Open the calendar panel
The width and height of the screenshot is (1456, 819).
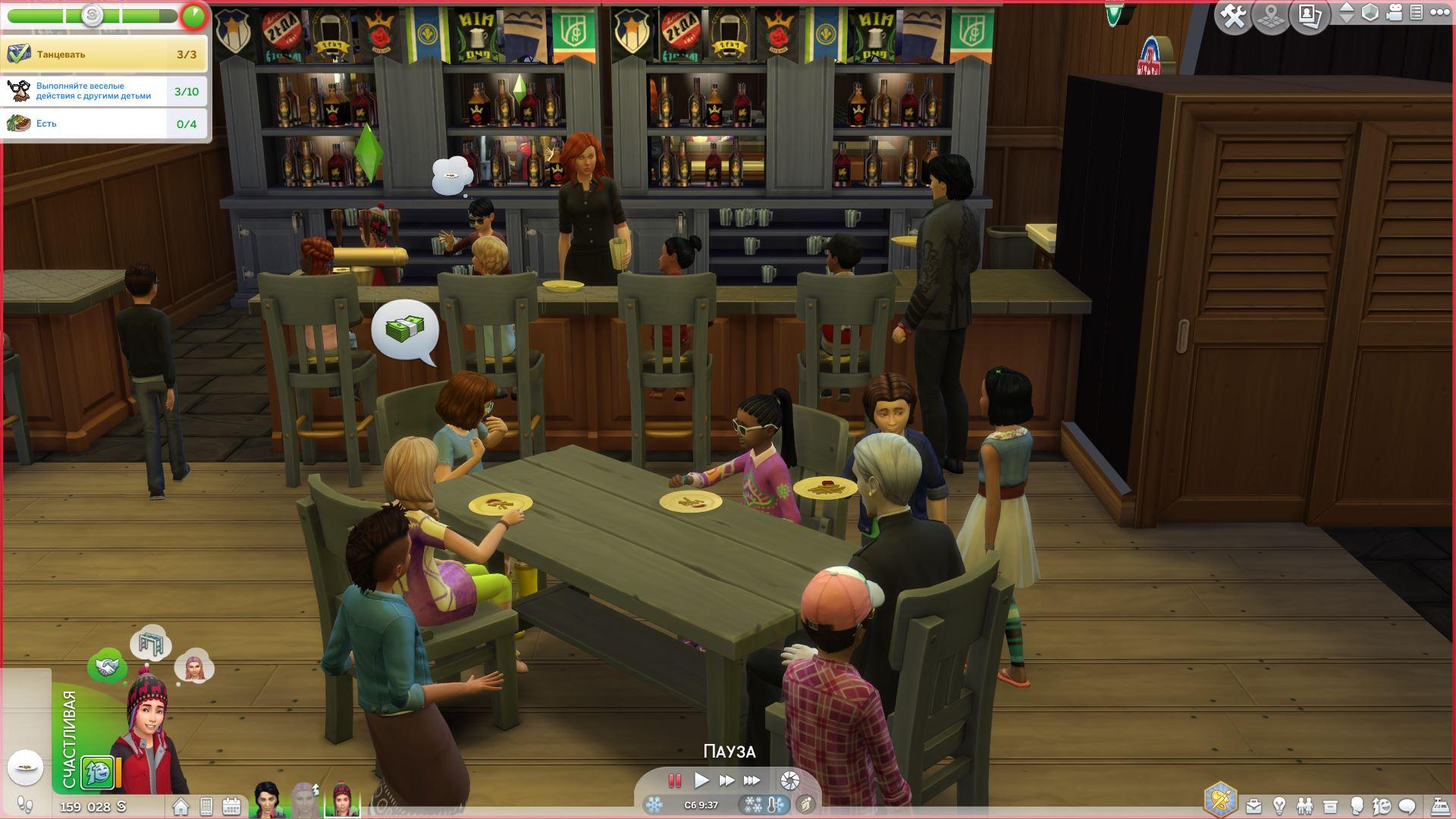231,806
